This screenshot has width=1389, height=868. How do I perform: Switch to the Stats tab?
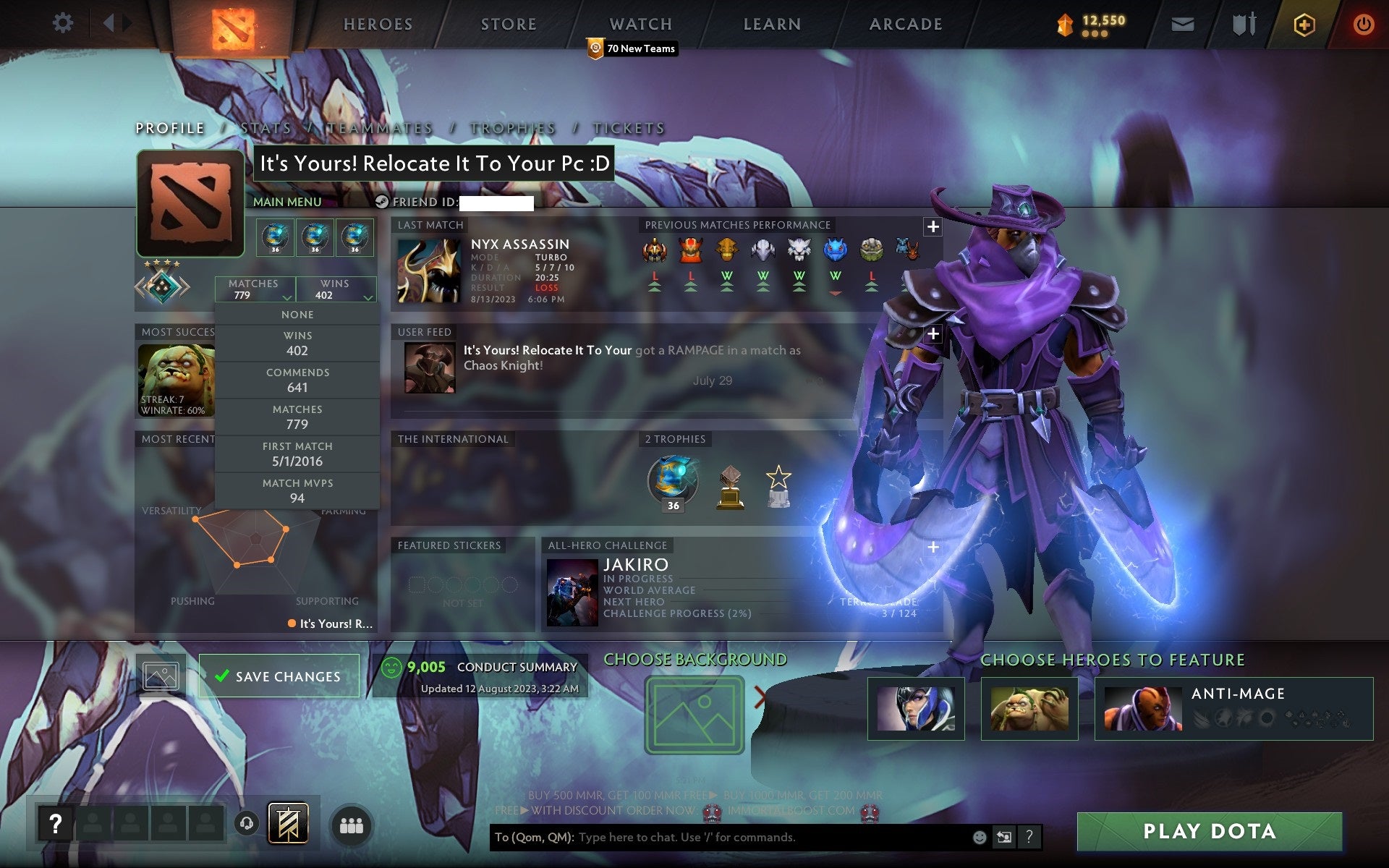point(266,128)
